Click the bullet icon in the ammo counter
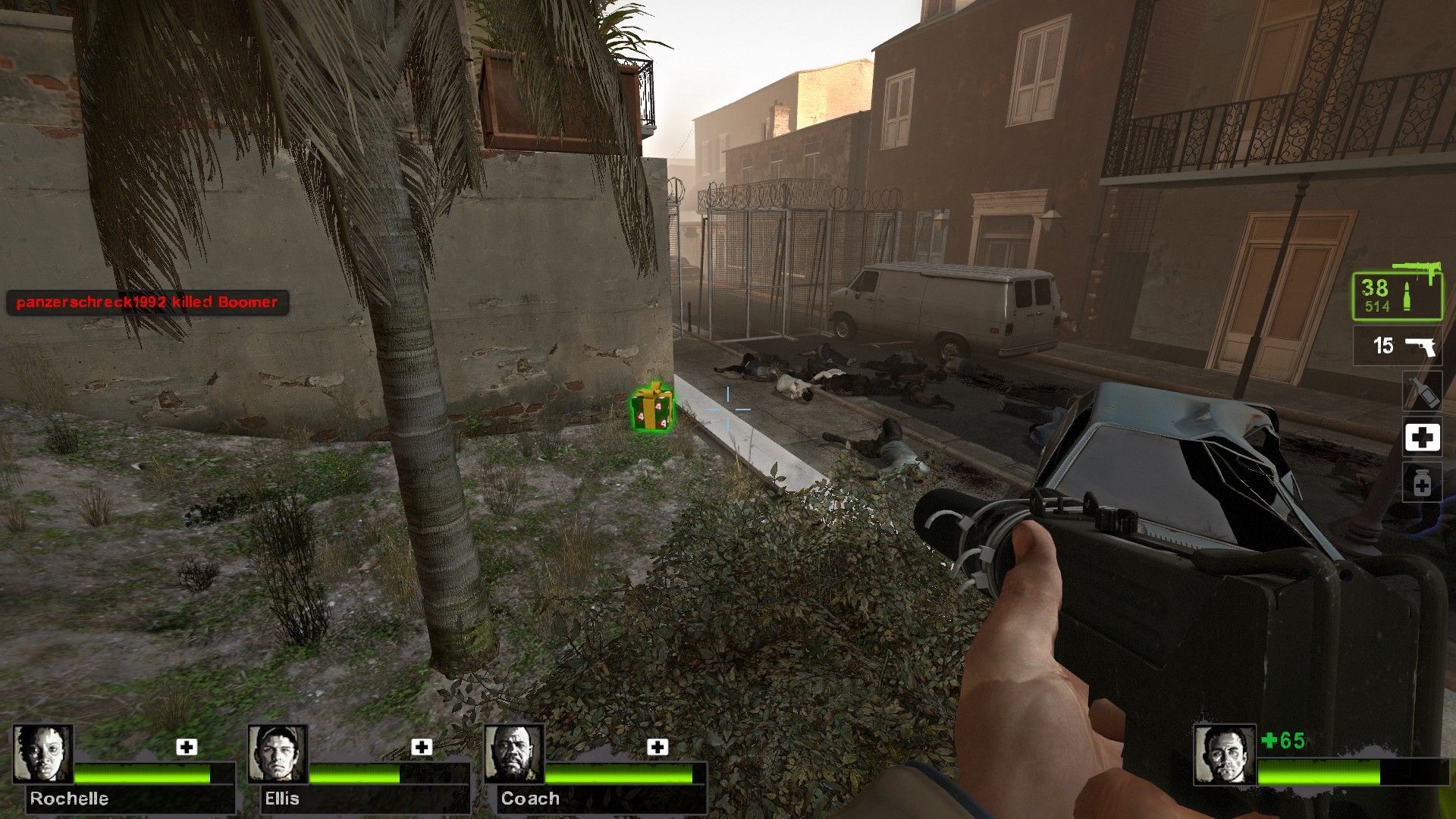This screenshot has width=1456, height=819. (1407, 294)
